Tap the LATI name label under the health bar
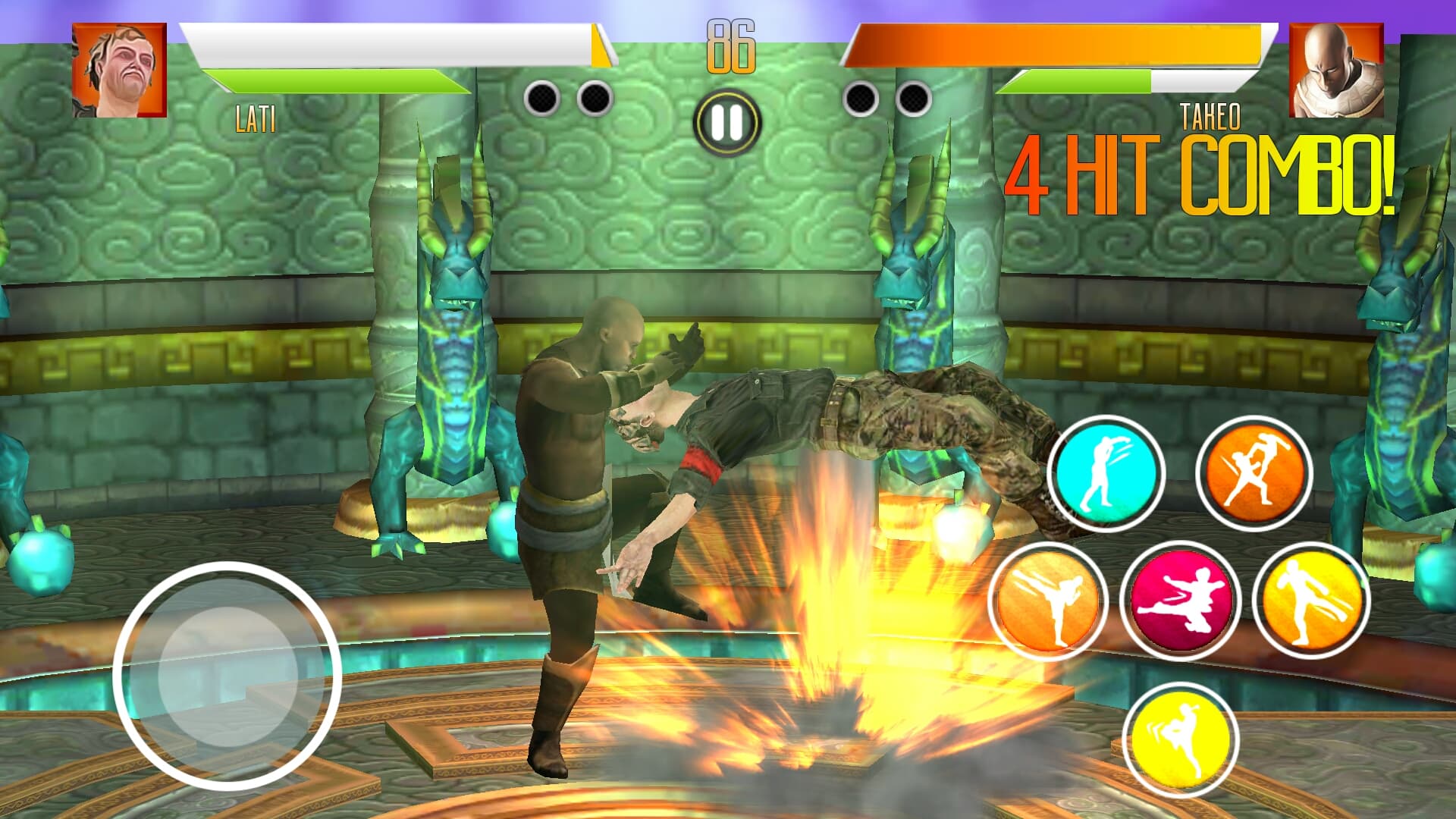The width and height of the screenshot is (1456, 819). click(x=258, y=118)
